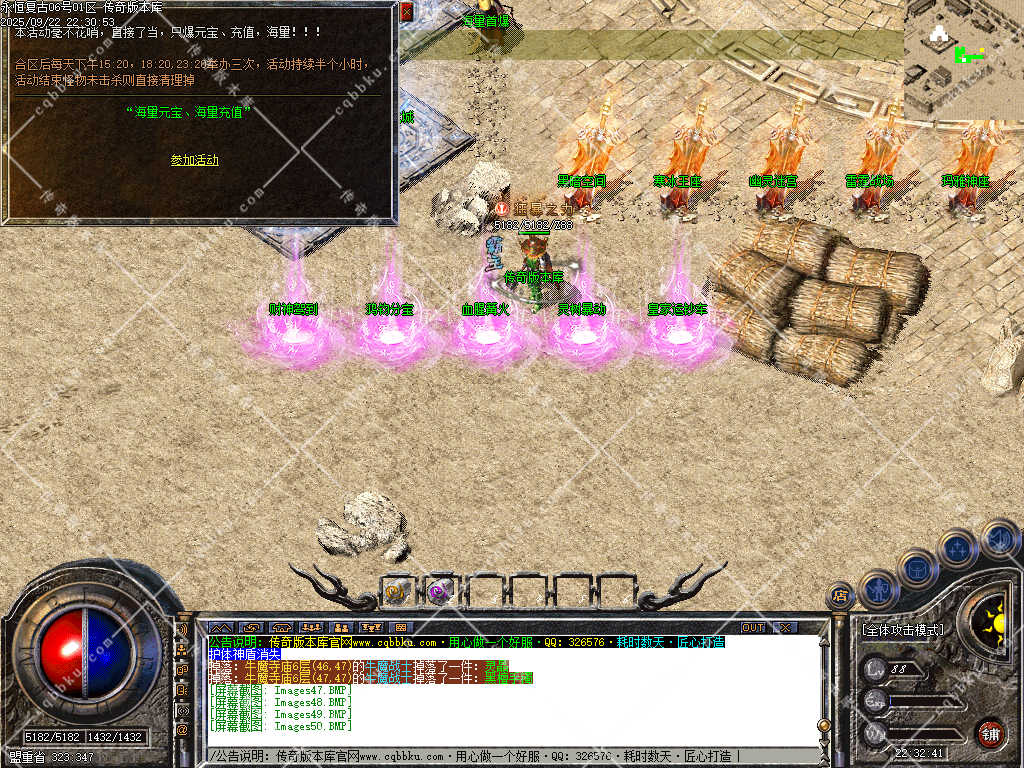The height and width of the screenshot is (768, 1024).
Task: Switch the 全体攻击模式 attack mode label
Action: pyautogui.click(x=902, y=630)
